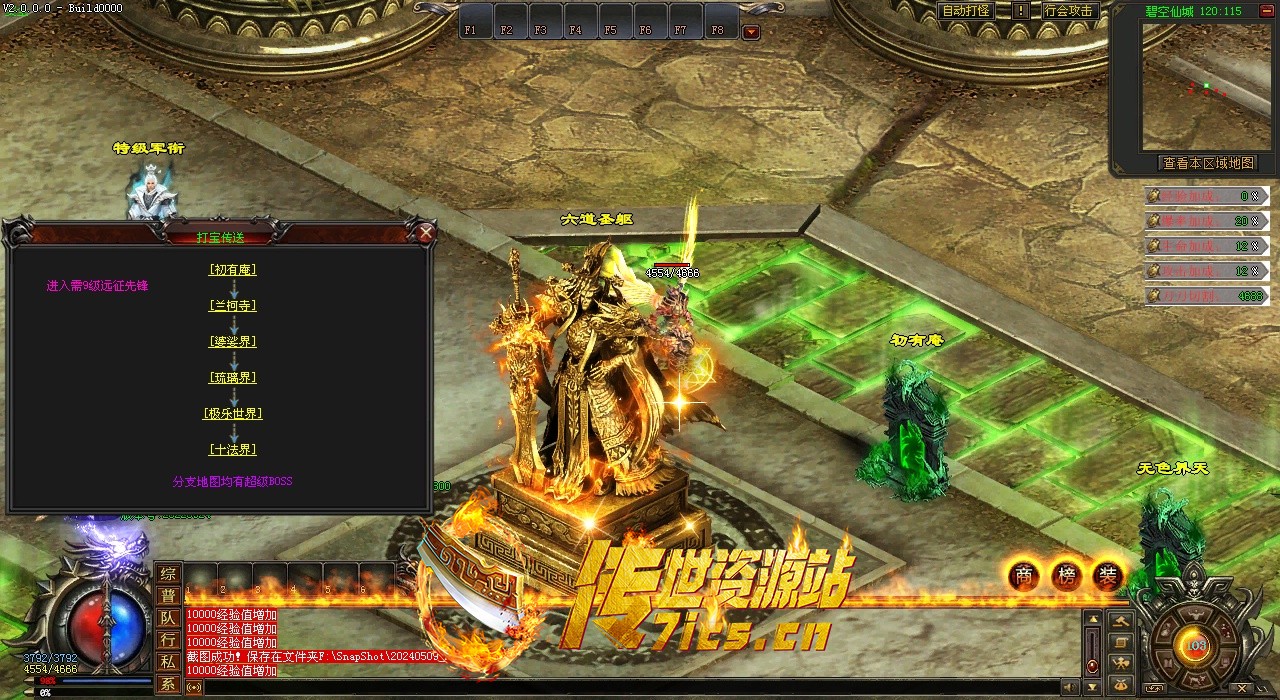The image size is (1280, 700).
Task: Toggle the 自动打怪 auto-fight button
Action: click(x=966, y=11)
